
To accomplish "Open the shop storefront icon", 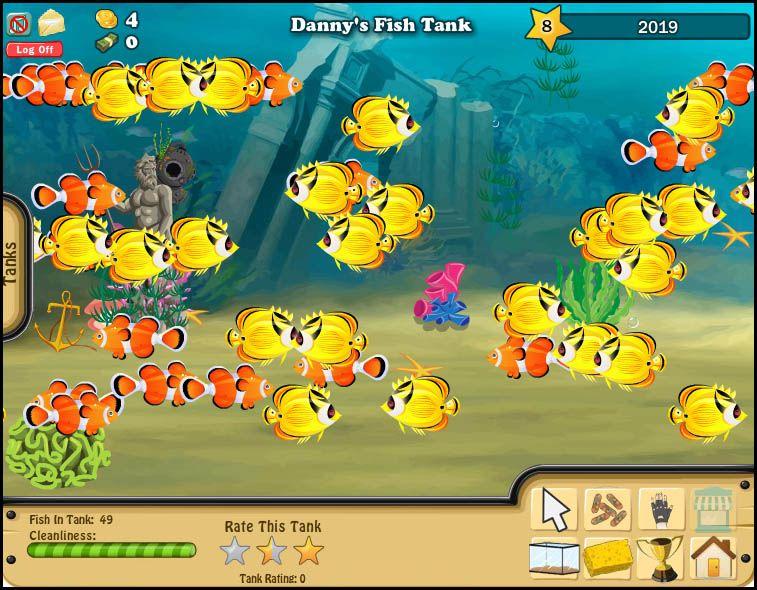I will pos(713,509).
